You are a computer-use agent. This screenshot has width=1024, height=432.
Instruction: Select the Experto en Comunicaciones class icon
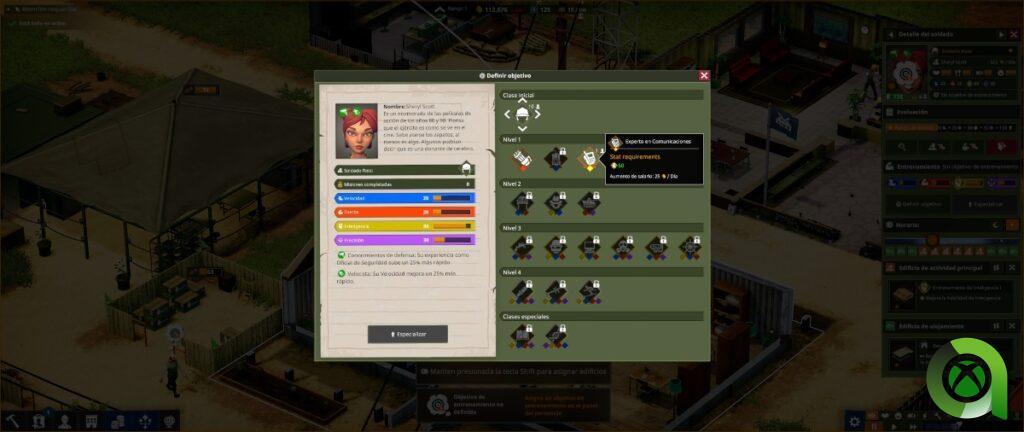tap(589, 158)
